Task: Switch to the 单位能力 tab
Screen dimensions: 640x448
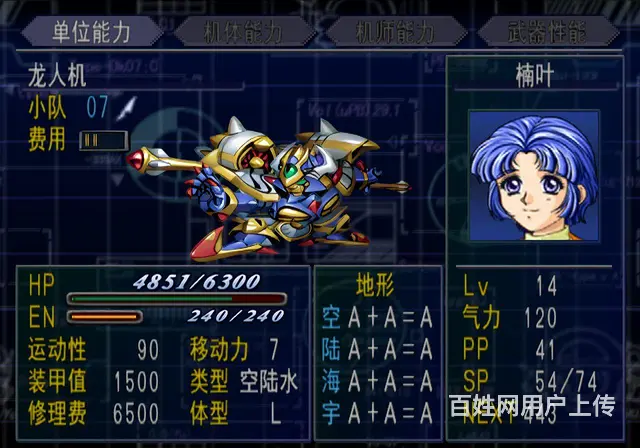Action: (x=91, y=31)
